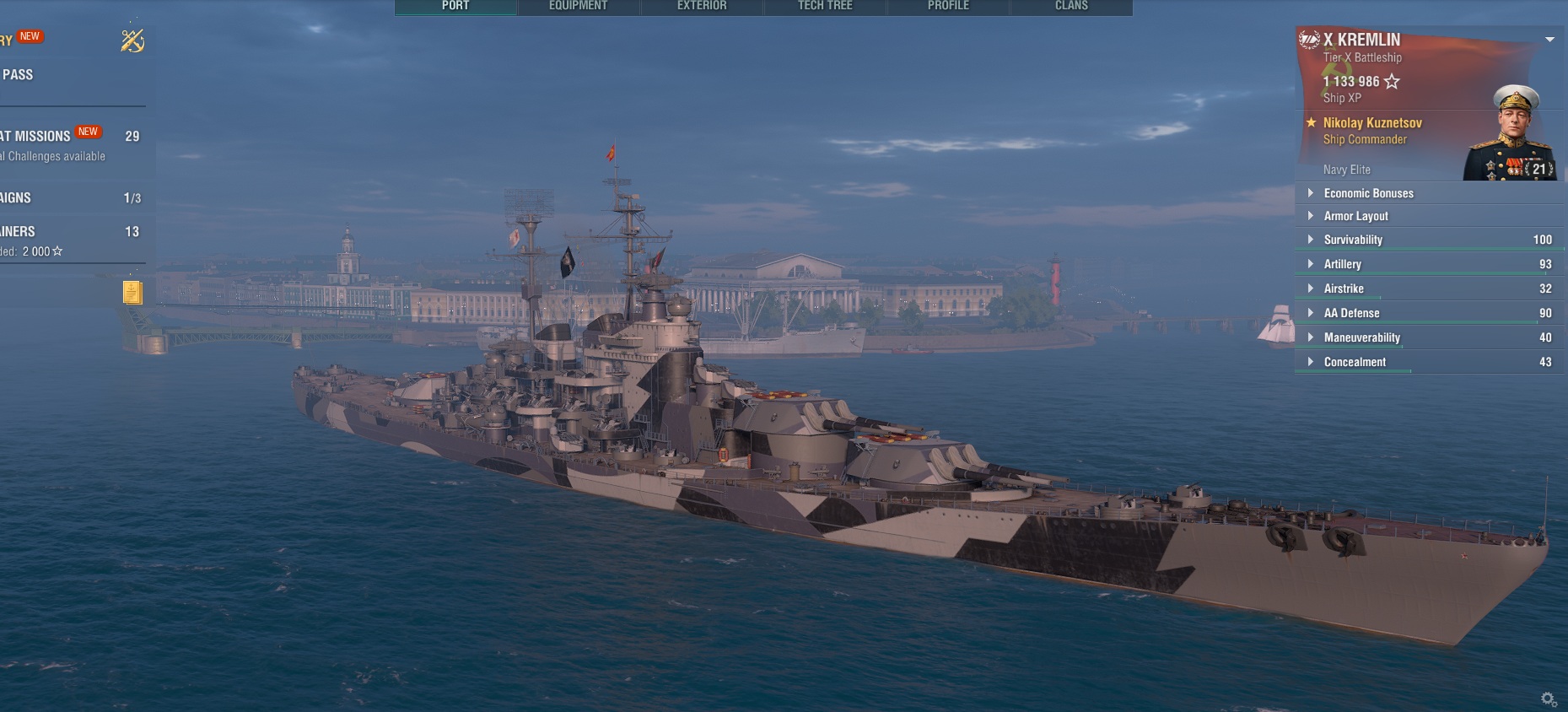Go to the Exterior tab

[702, 6]
